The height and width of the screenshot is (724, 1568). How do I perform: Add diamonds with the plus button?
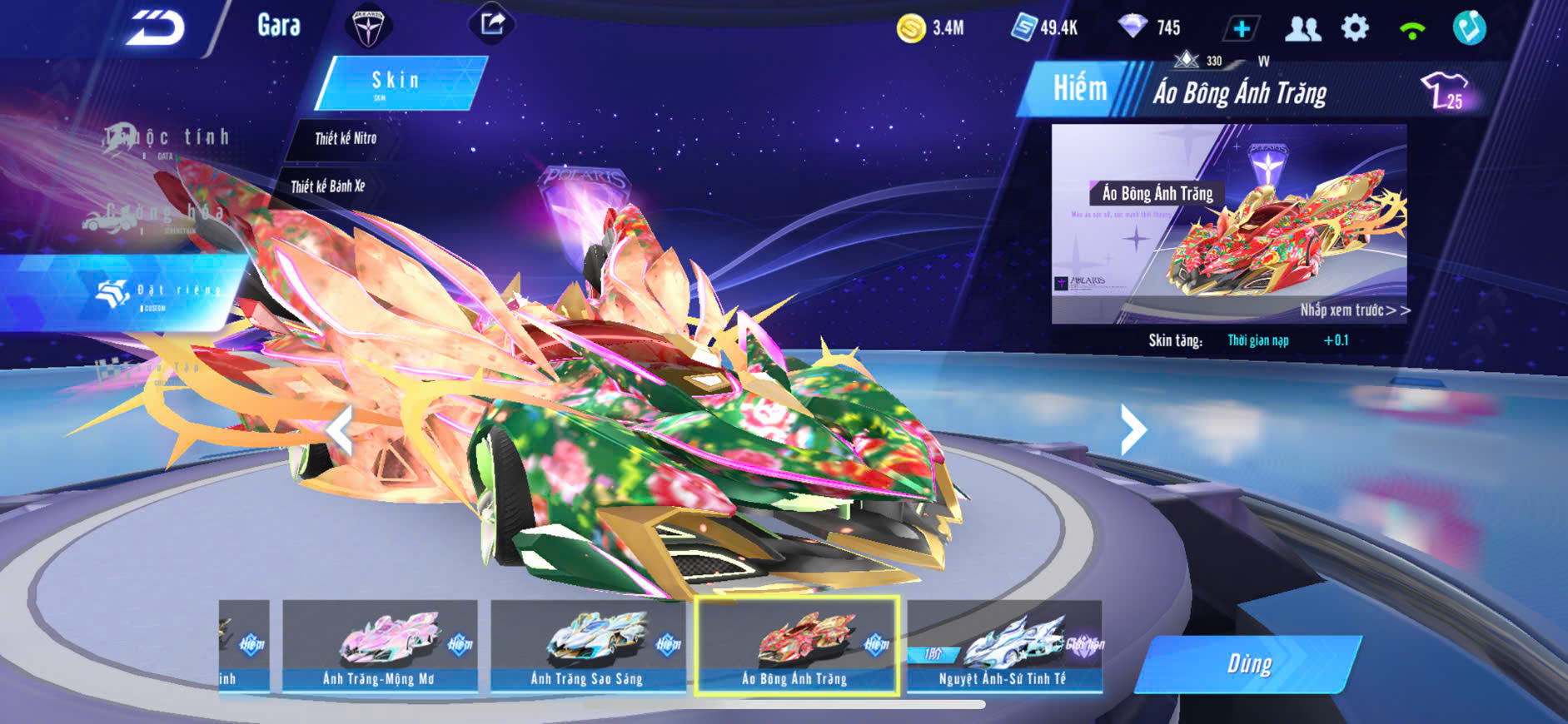pyautogui.click(x=1241, y=29)
